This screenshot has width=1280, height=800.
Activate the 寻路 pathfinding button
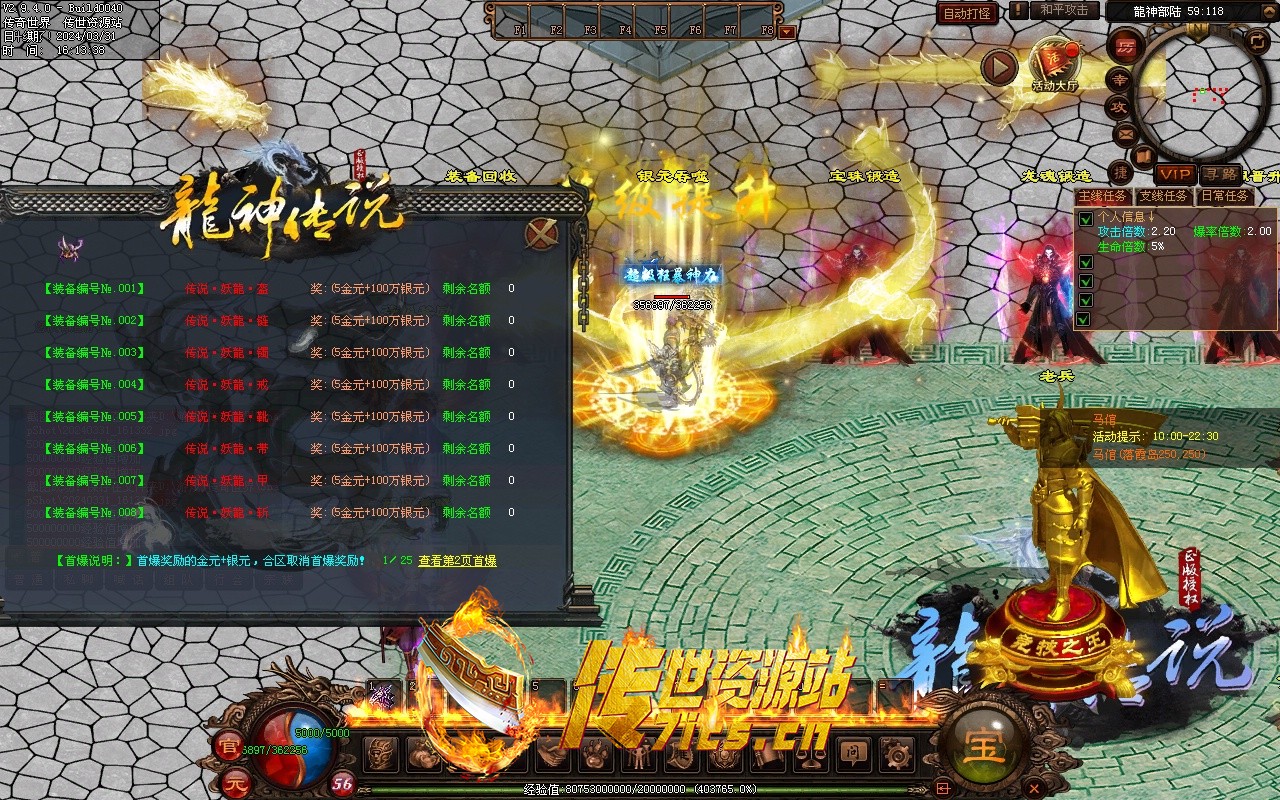tap(1219, 174)
